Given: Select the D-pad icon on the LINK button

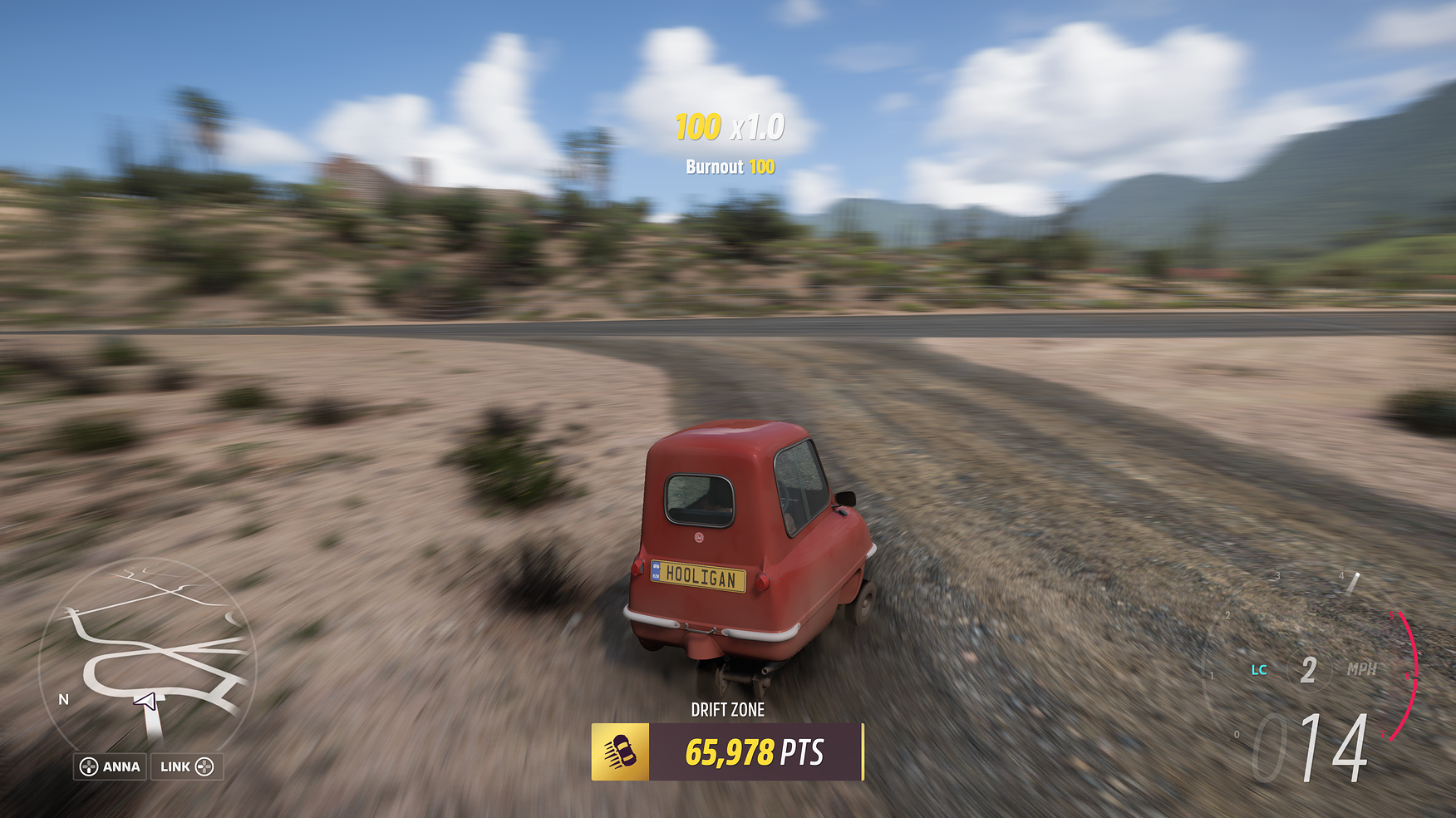Looking at the screenshot, I should pyautogui.click(x=206, y=766).
